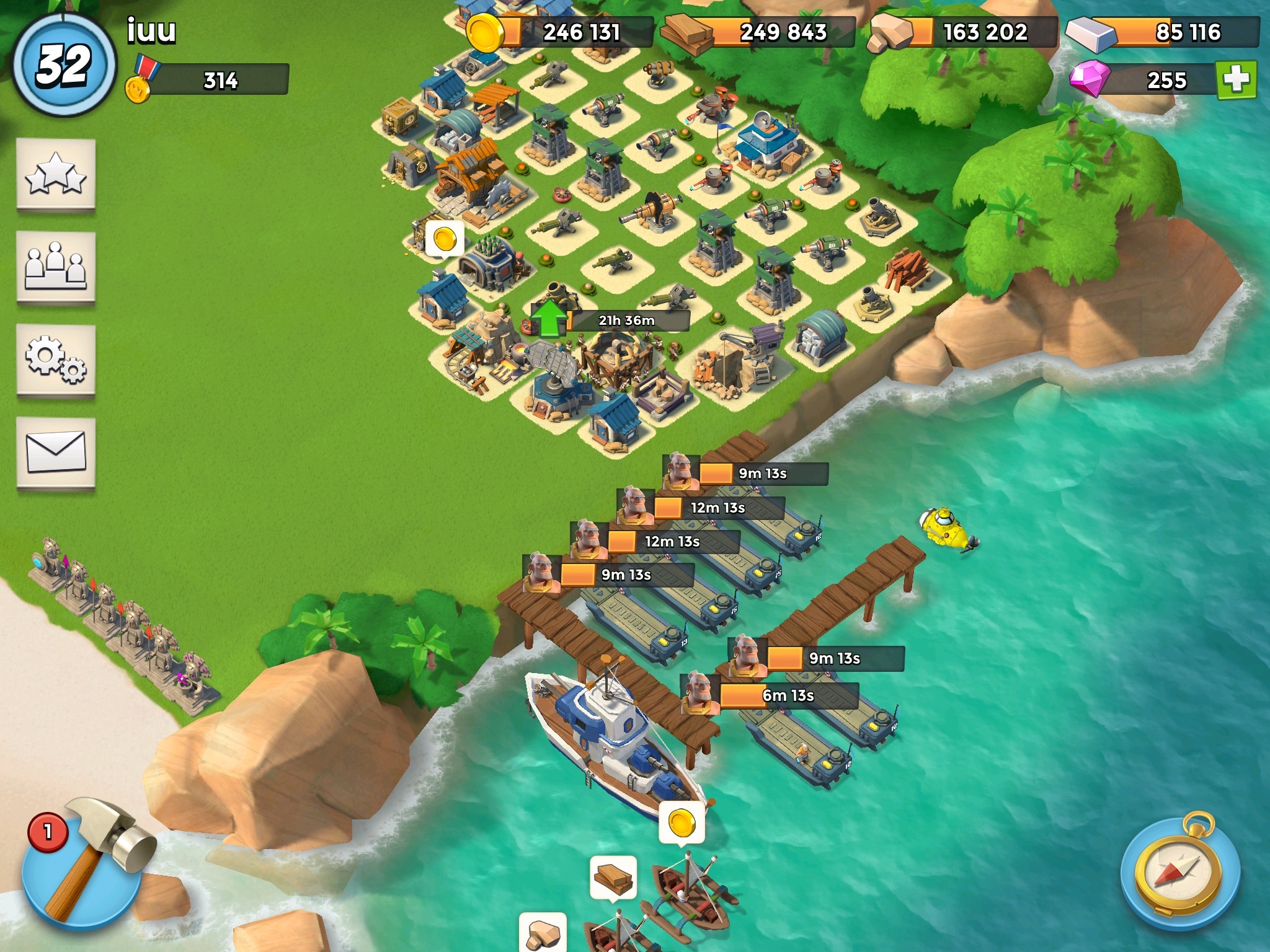Open the mail inbox

tap(56, 452)
